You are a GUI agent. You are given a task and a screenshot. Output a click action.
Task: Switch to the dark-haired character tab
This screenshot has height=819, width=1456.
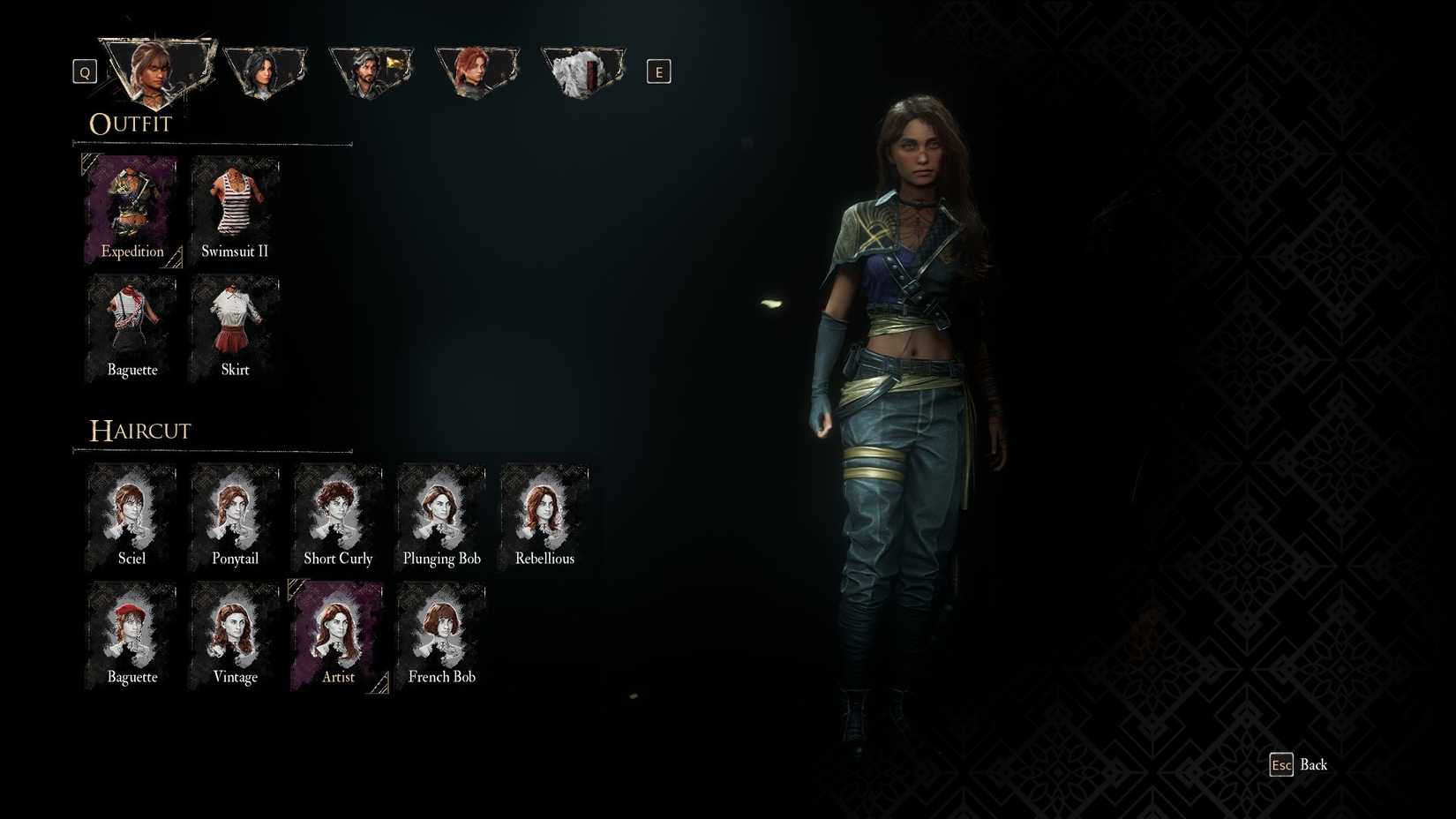[x=264, y=71]
